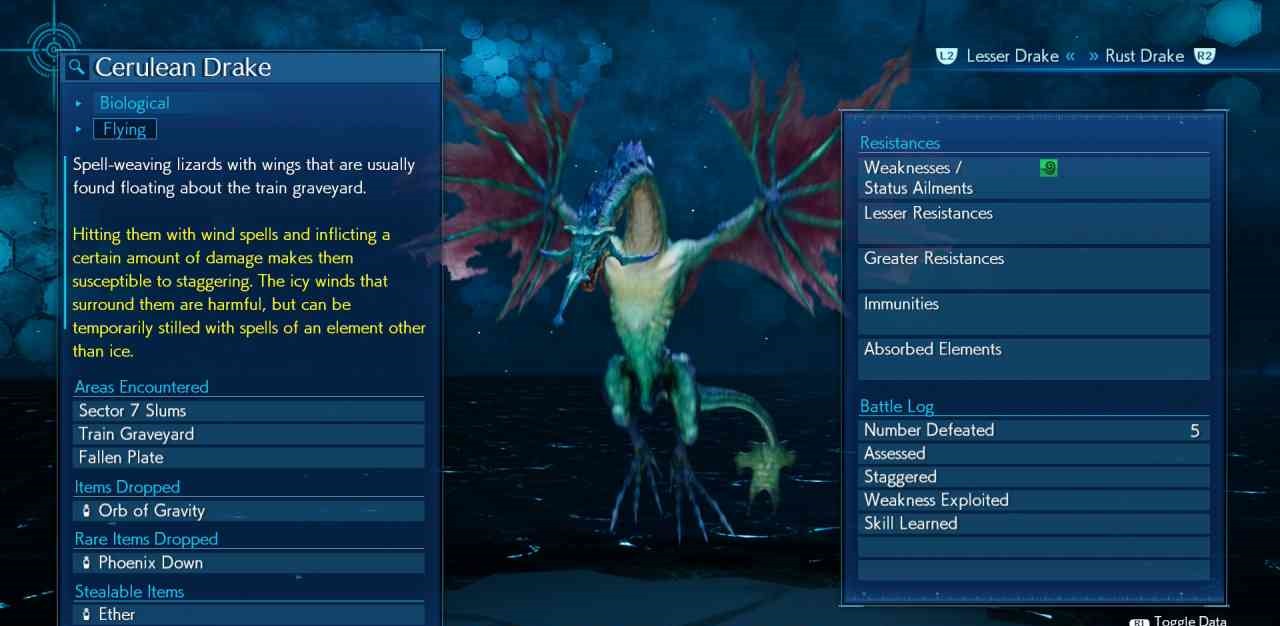
Task: Open the Greater Resistances row
Action: click(1033, 268)
